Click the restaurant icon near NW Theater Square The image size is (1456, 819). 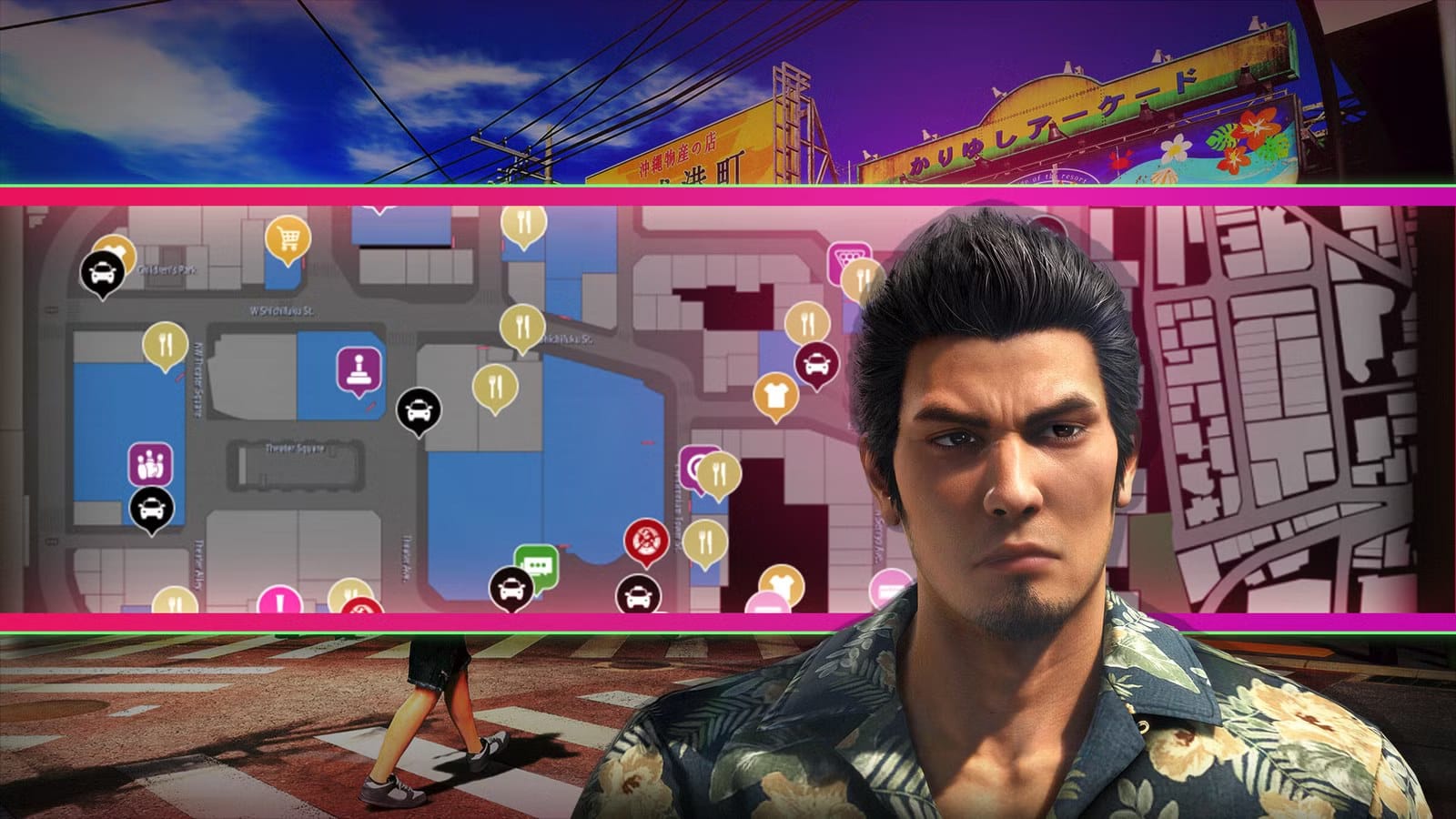click(x=165, y=342)
